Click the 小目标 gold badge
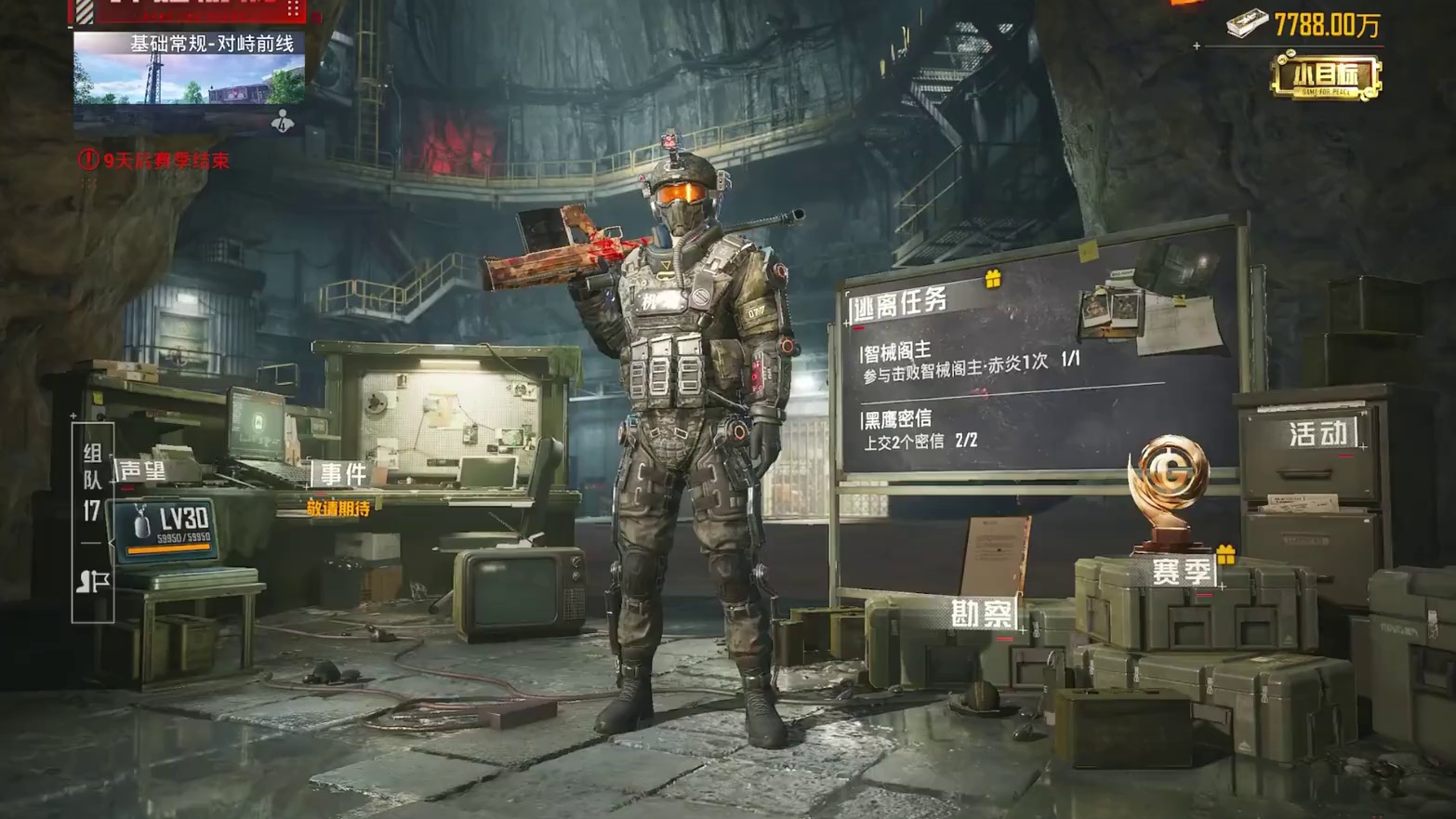Image resolution: width=1456 pixels, height=819 pixels. 1326,76
